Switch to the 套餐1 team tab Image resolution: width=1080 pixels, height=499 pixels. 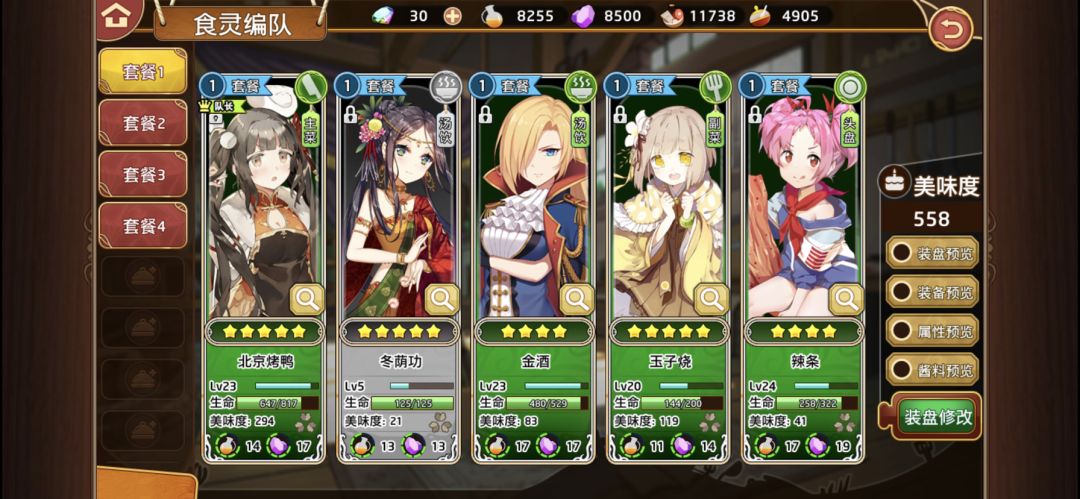pyautogui.click(x=142, y=72)
